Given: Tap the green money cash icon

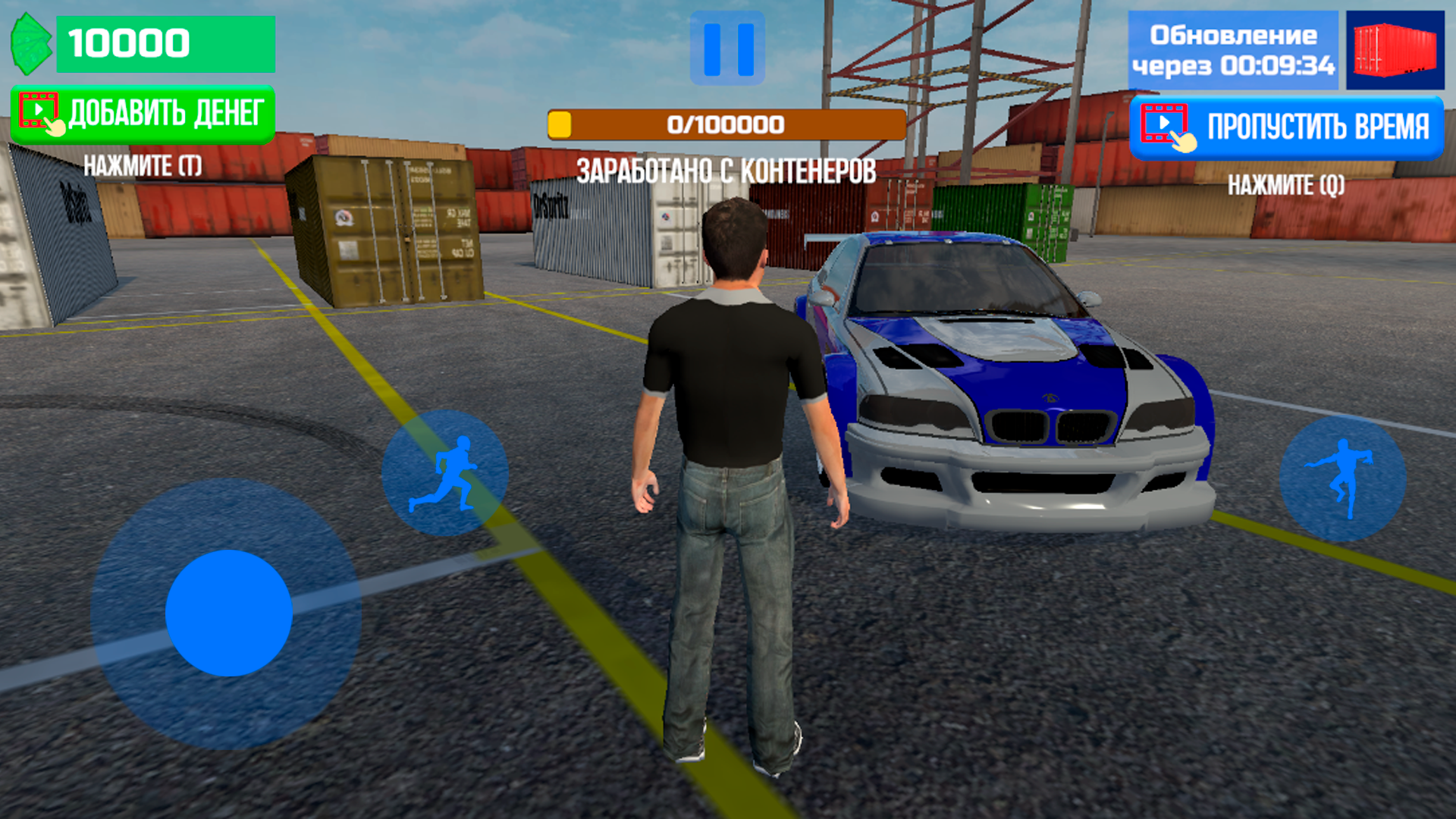Looking at the screenshot, I should 32,43.
